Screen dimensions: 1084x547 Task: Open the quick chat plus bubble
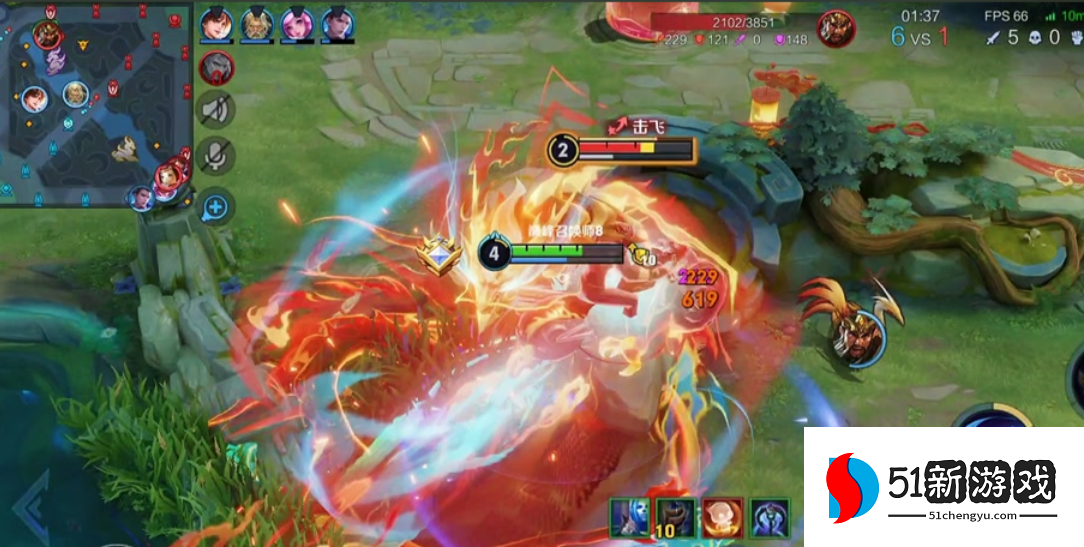point(216,208)
